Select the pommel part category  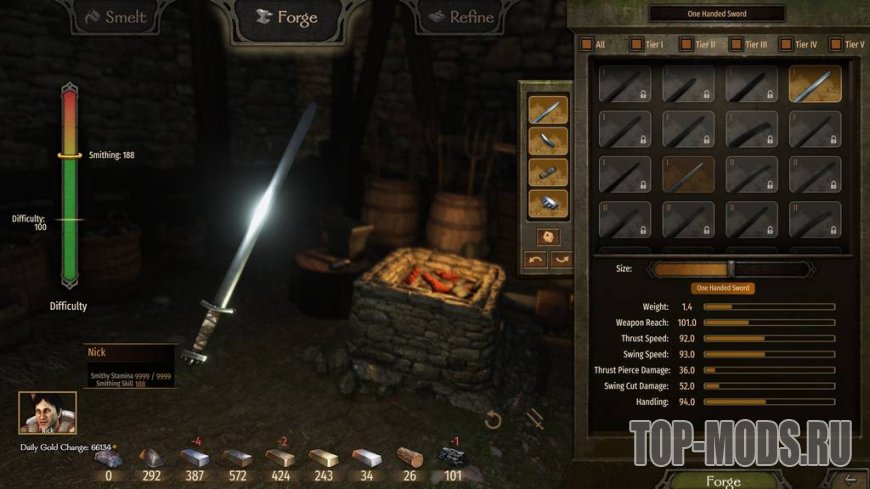548,203
